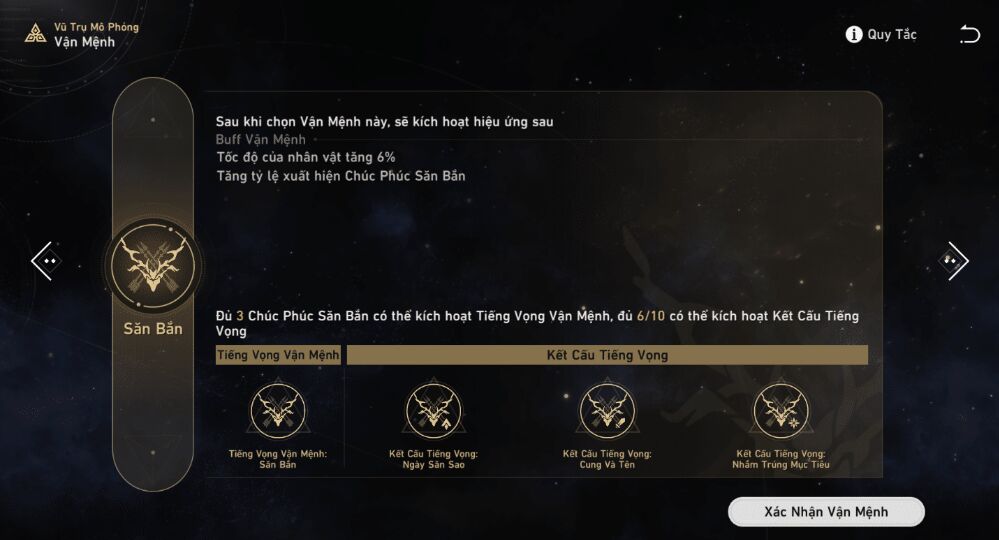View Kết Cấu Tiếng Vọng: Ngày Săn Sao
The image size is (999, 540).
433,410
